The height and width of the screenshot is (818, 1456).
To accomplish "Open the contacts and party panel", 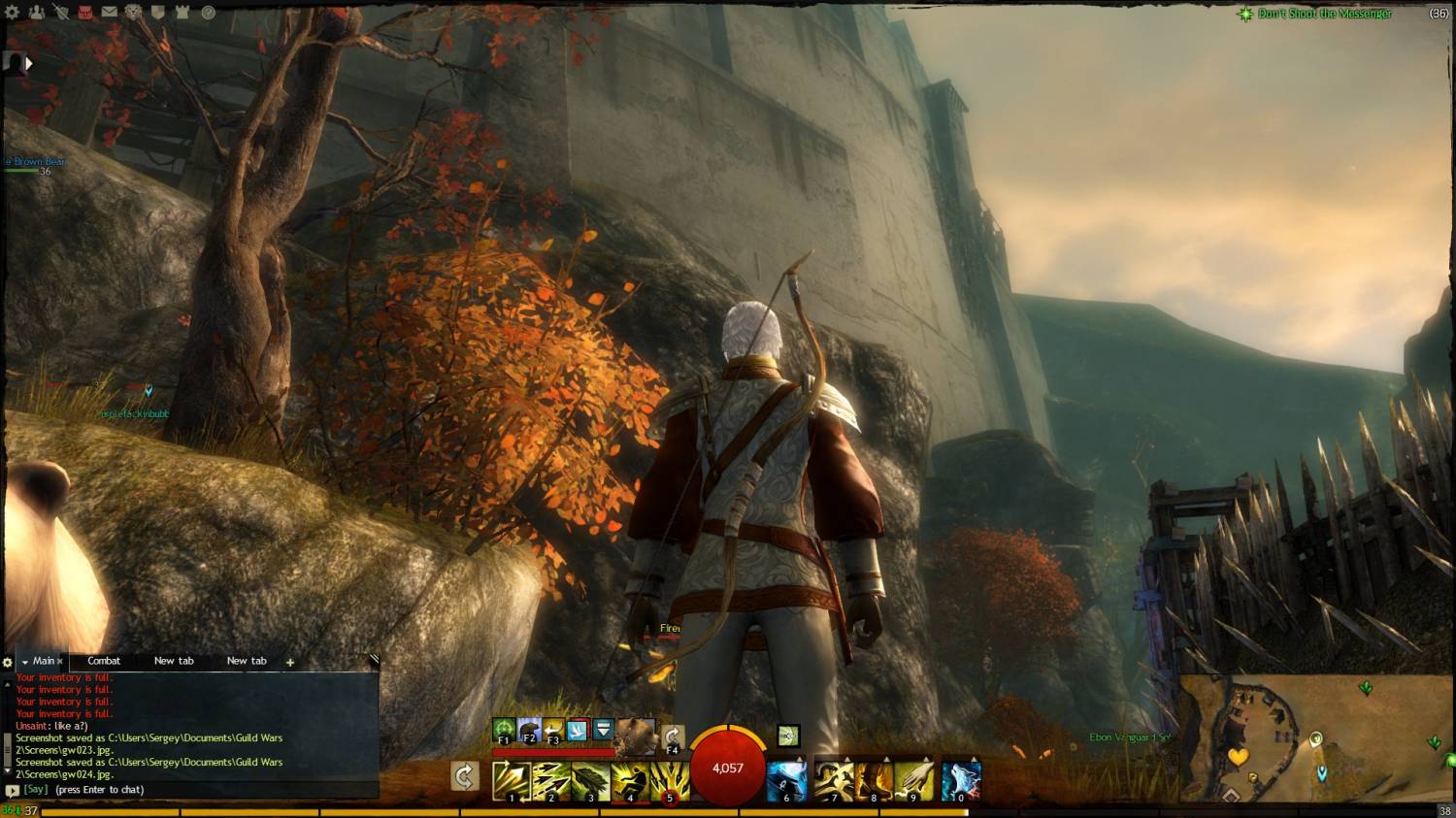I will (37, 13).
